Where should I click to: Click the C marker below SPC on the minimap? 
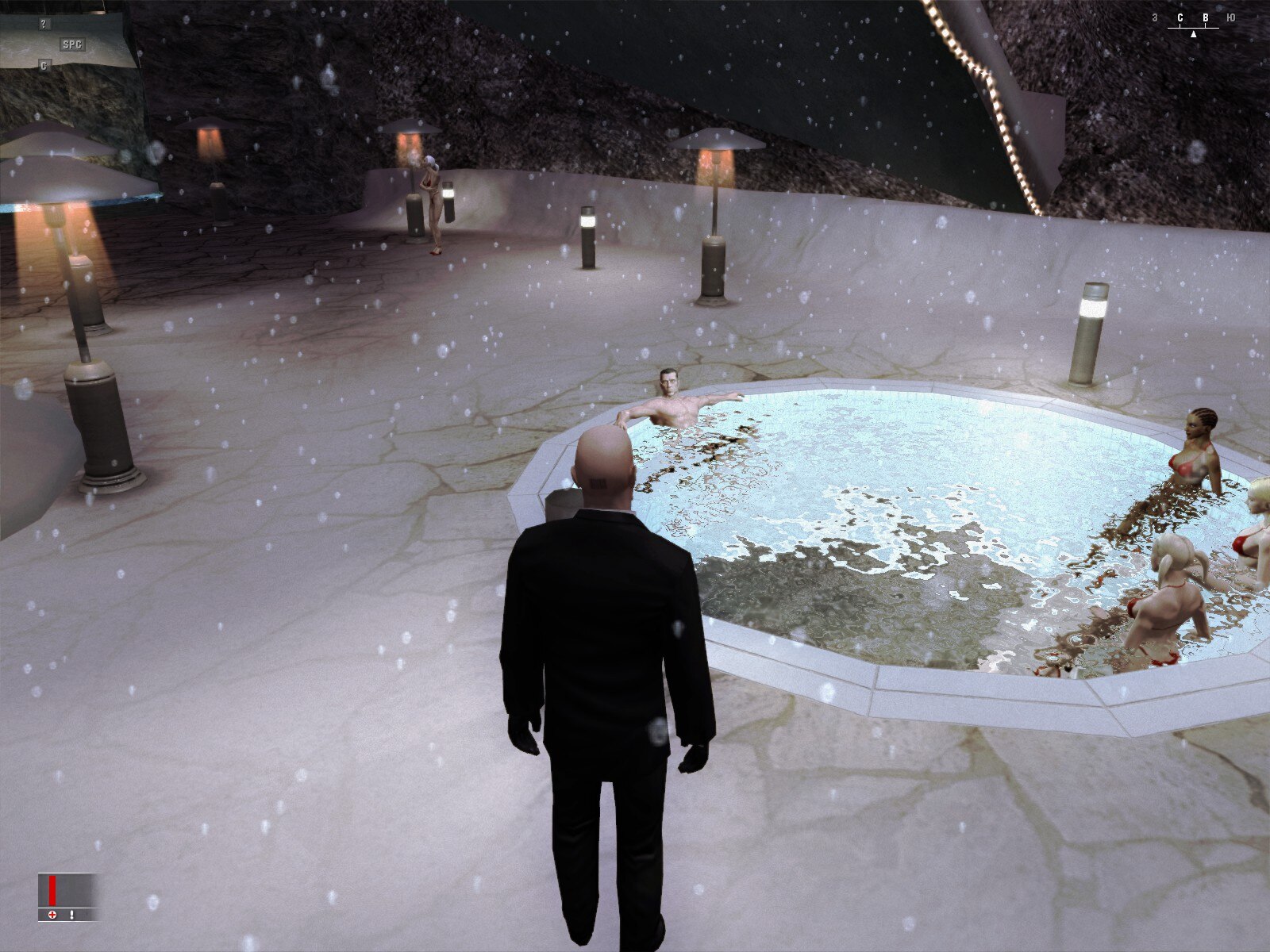tap(44, 66)
